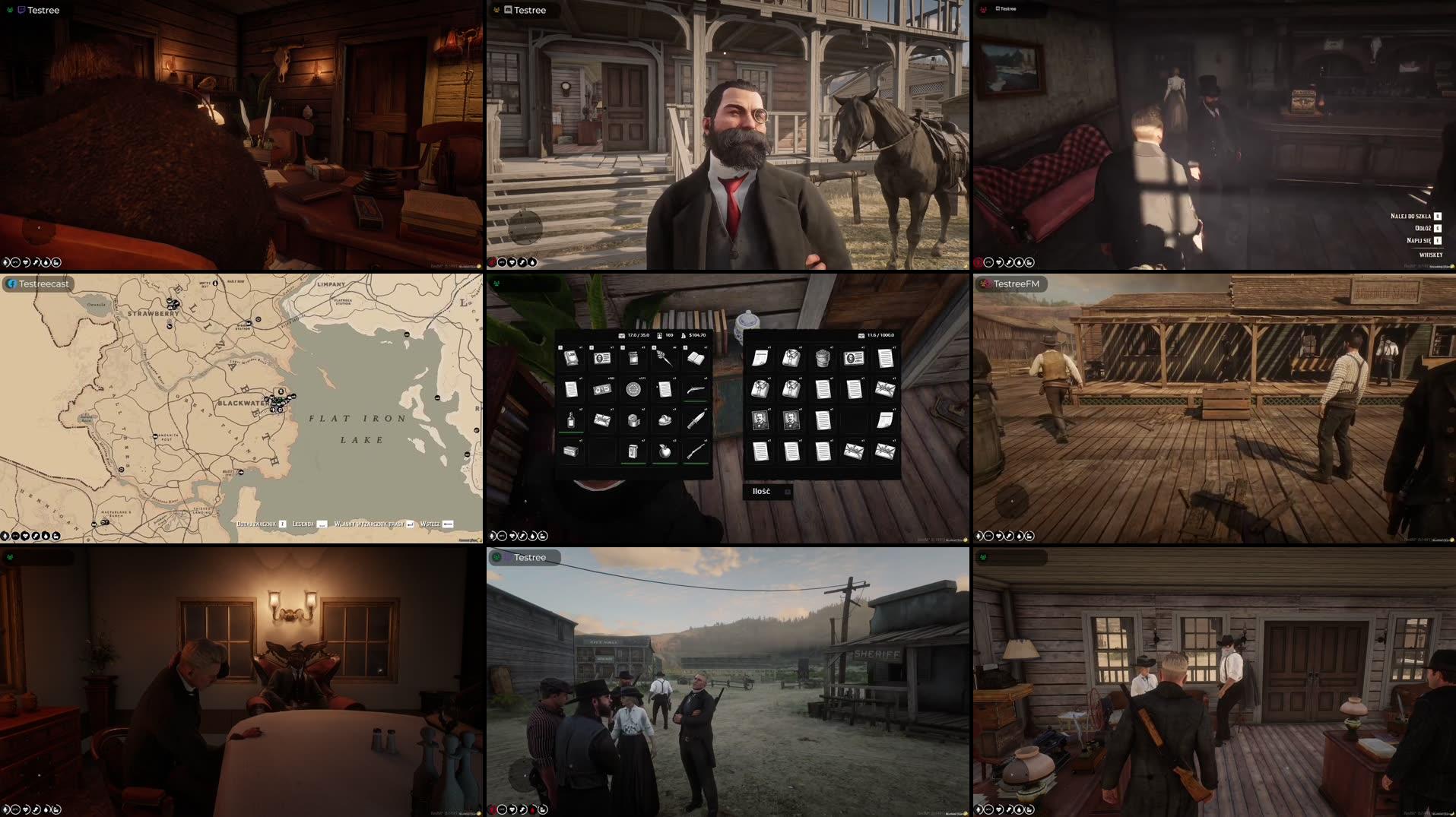
Task: Open the Legenda option on the map
Action: (303, 523)
